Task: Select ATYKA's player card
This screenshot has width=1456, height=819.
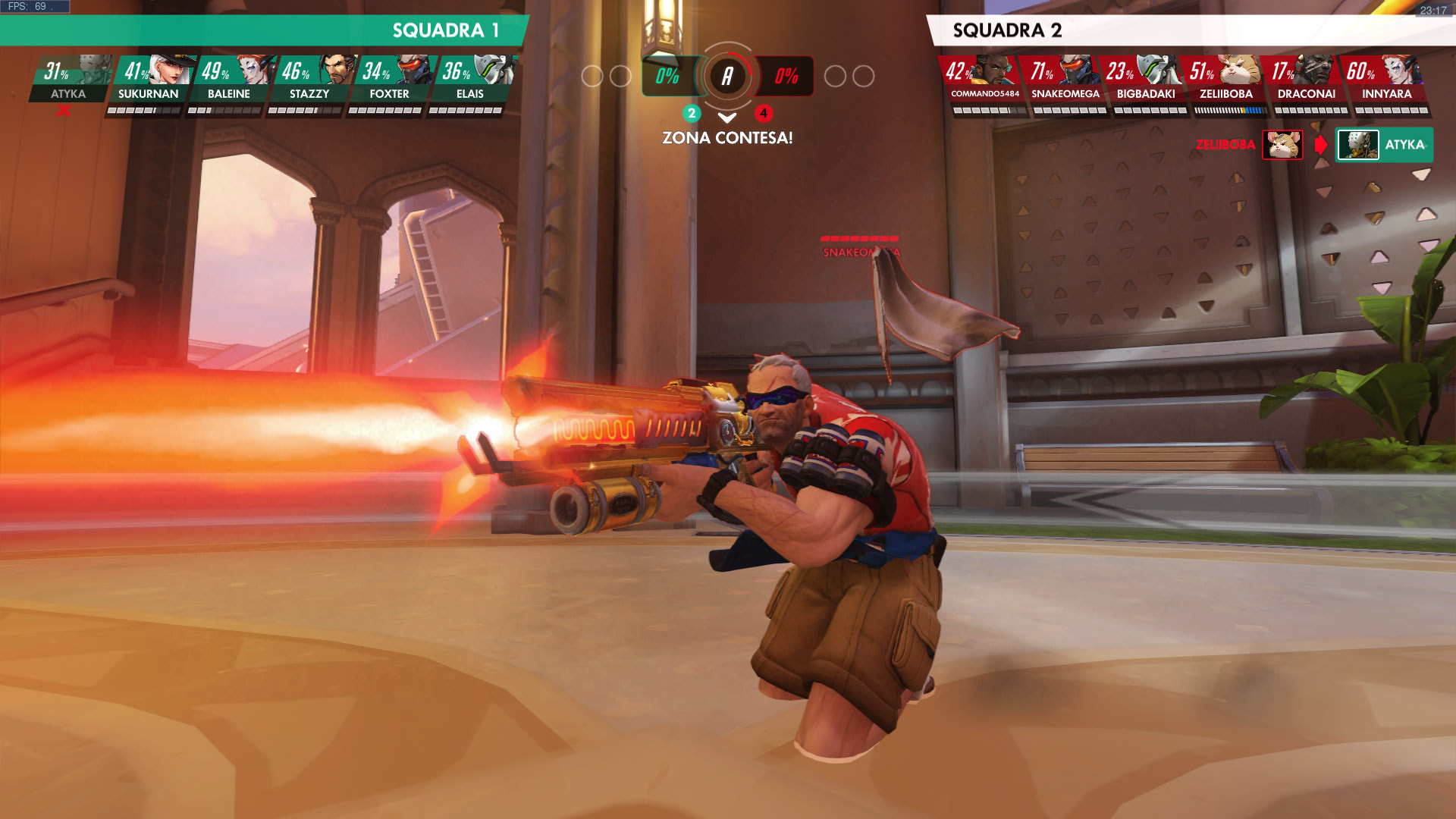Action: click(x=70, y=80)
